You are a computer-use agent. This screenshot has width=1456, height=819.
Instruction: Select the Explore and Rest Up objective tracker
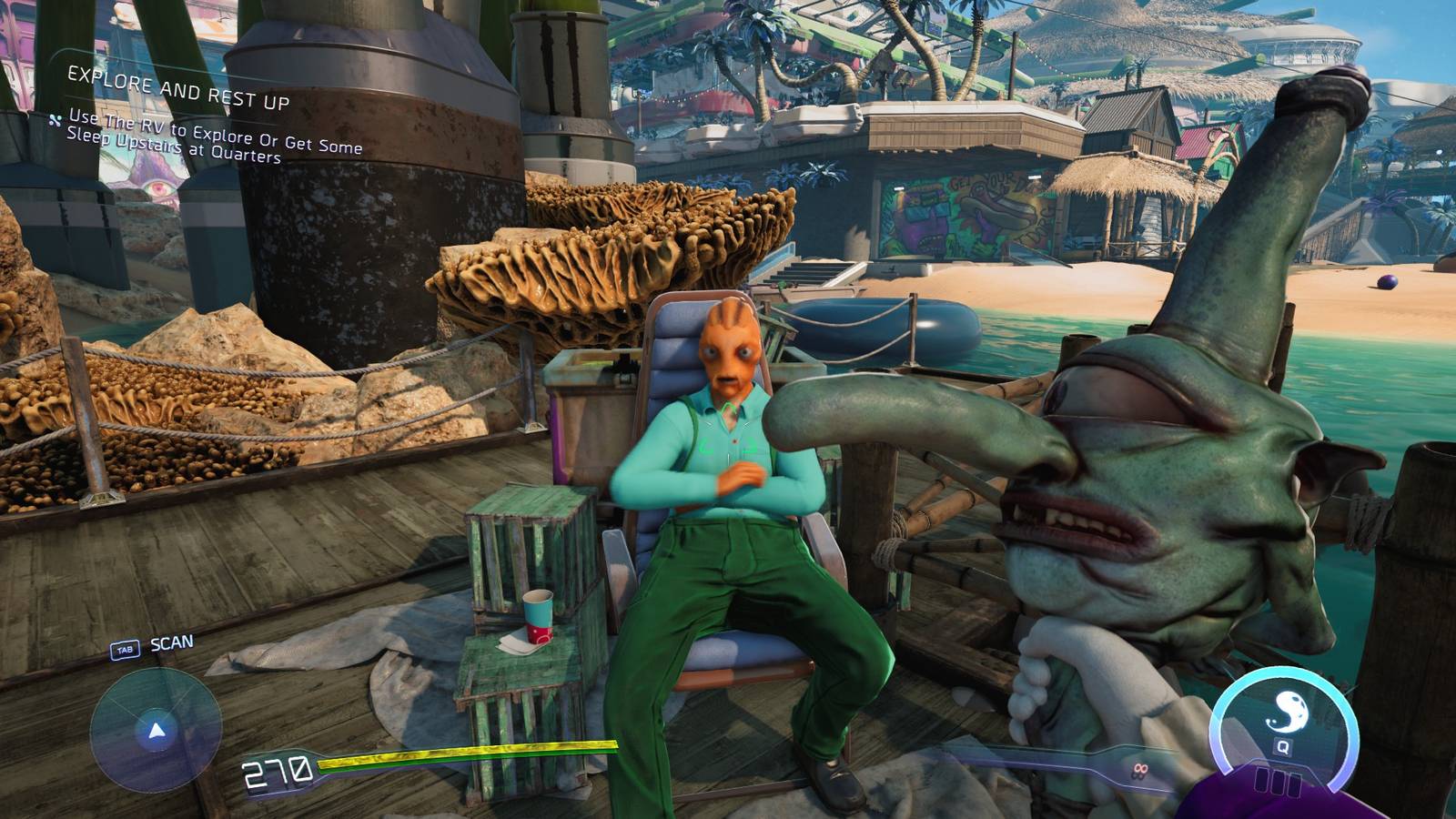click(179, 89)
